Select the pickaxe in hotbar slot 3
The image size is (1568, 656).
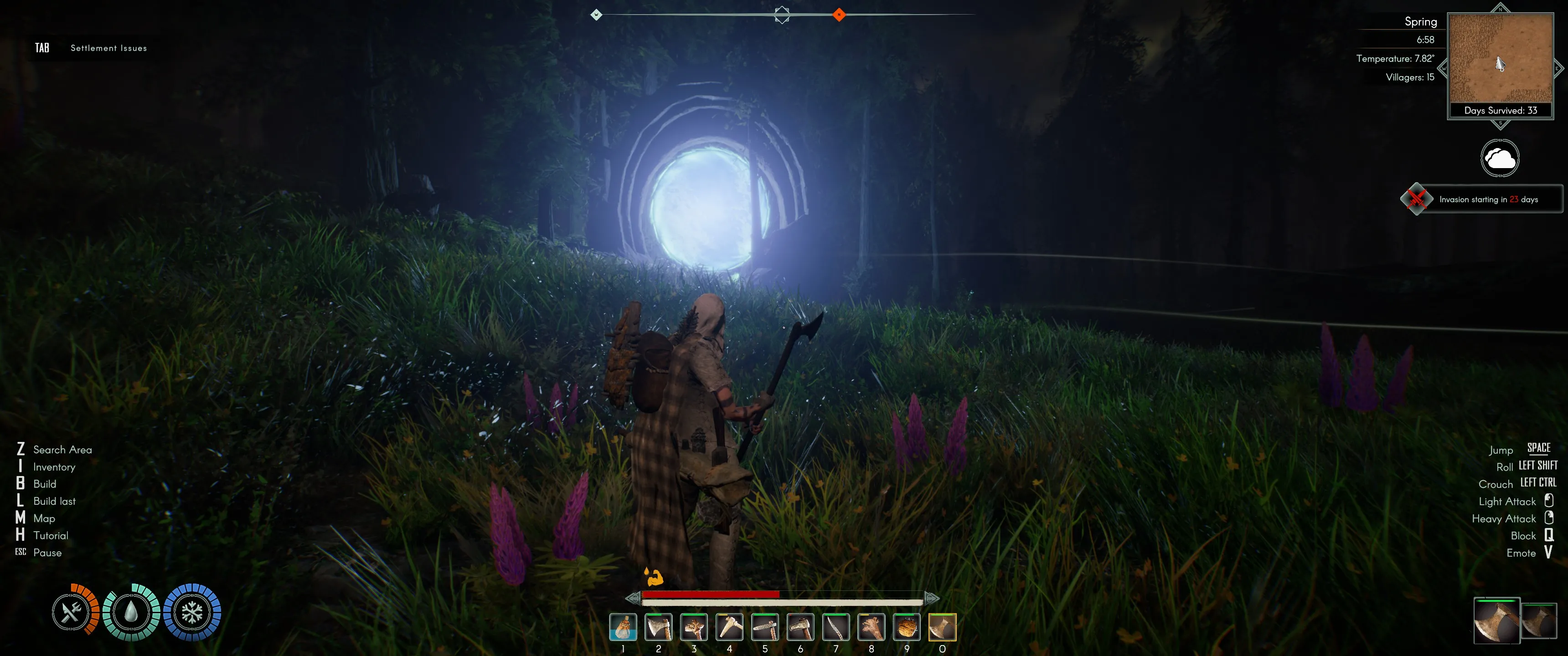point(694,628)
